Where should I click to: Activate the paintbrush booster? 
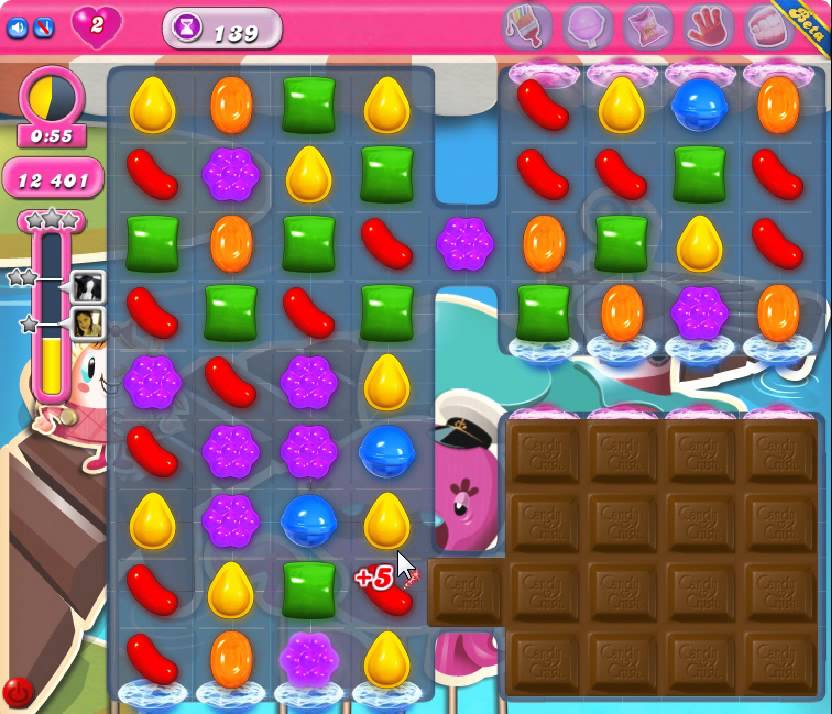pos(527,27)
